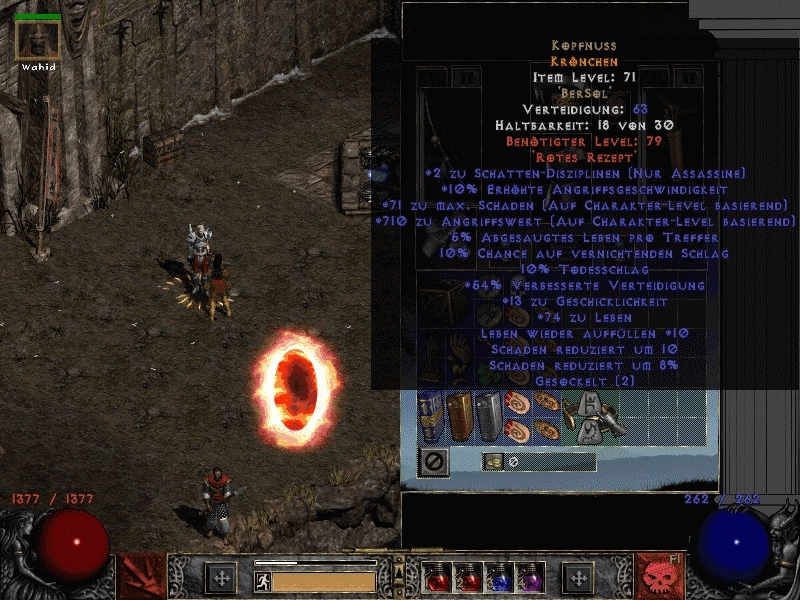This screenshot has width=800, height=600.
Task: Expand the mini menu arrow on the panel
Action: (x=399, y=564)
